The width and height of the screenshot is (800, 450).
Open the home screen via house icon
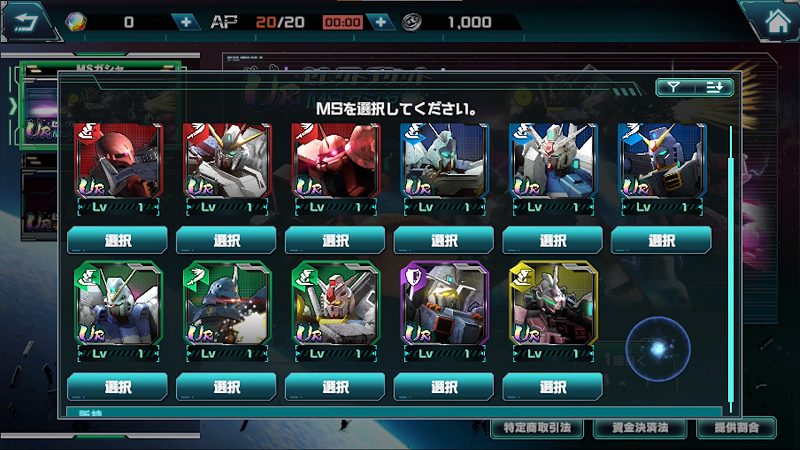click(773, 18)
